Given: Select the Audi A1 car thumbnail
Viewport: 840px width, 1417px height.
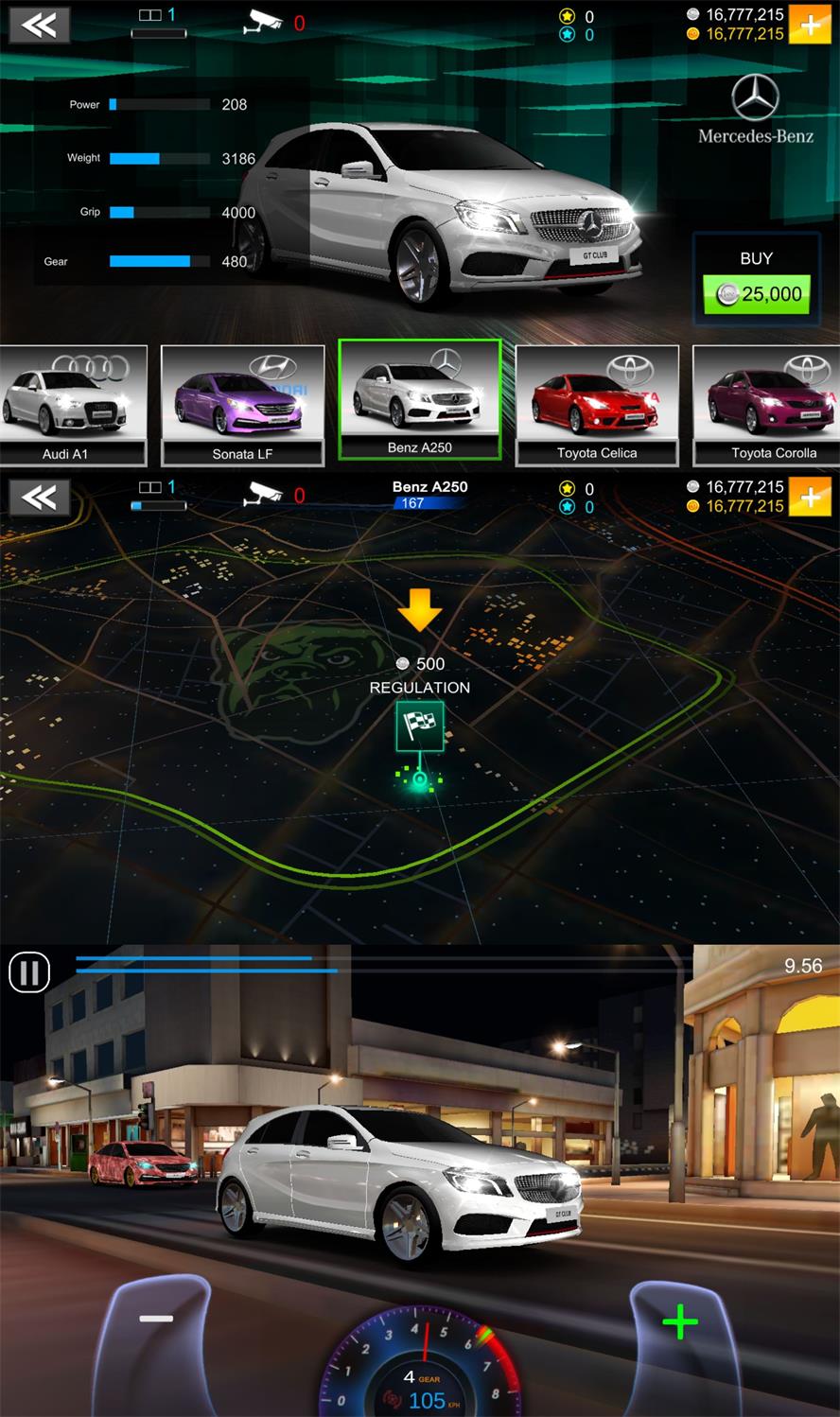Looking at the screenshot, I should pos(73,406).
